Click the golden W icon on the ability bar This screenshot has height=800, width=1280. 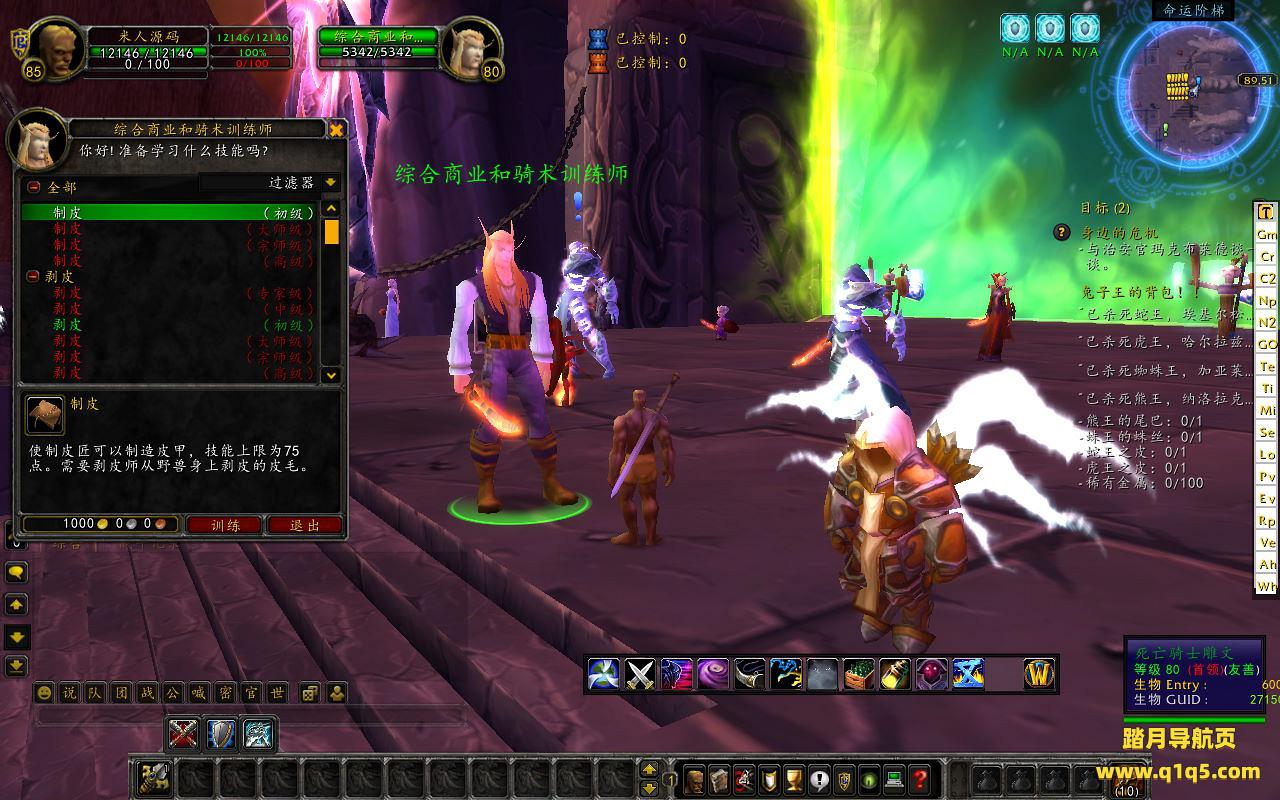click(1039, 675)
